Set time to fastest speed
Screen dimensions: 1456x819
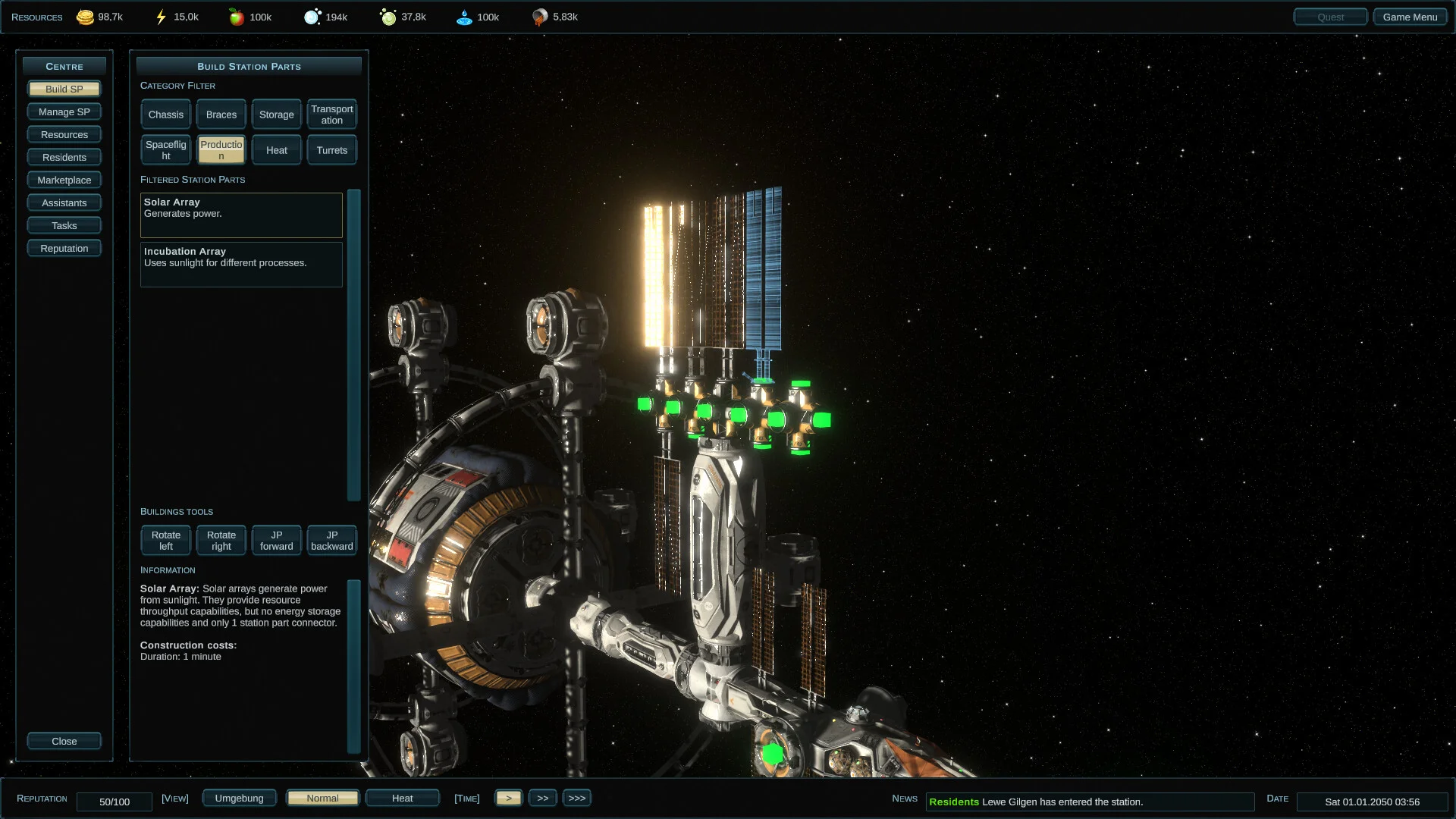576,798
